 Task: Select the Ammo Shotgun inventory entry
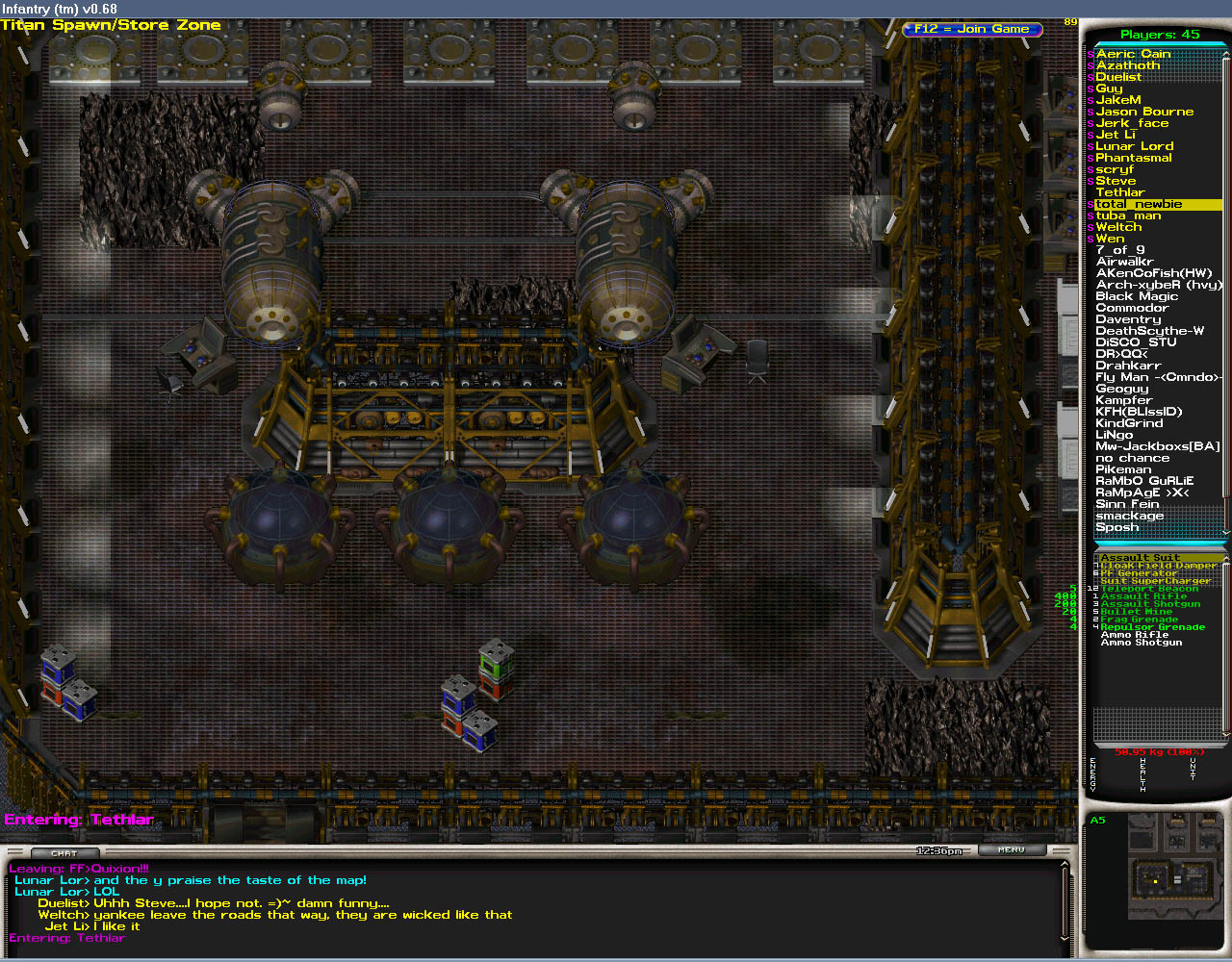coord(1141,643)
